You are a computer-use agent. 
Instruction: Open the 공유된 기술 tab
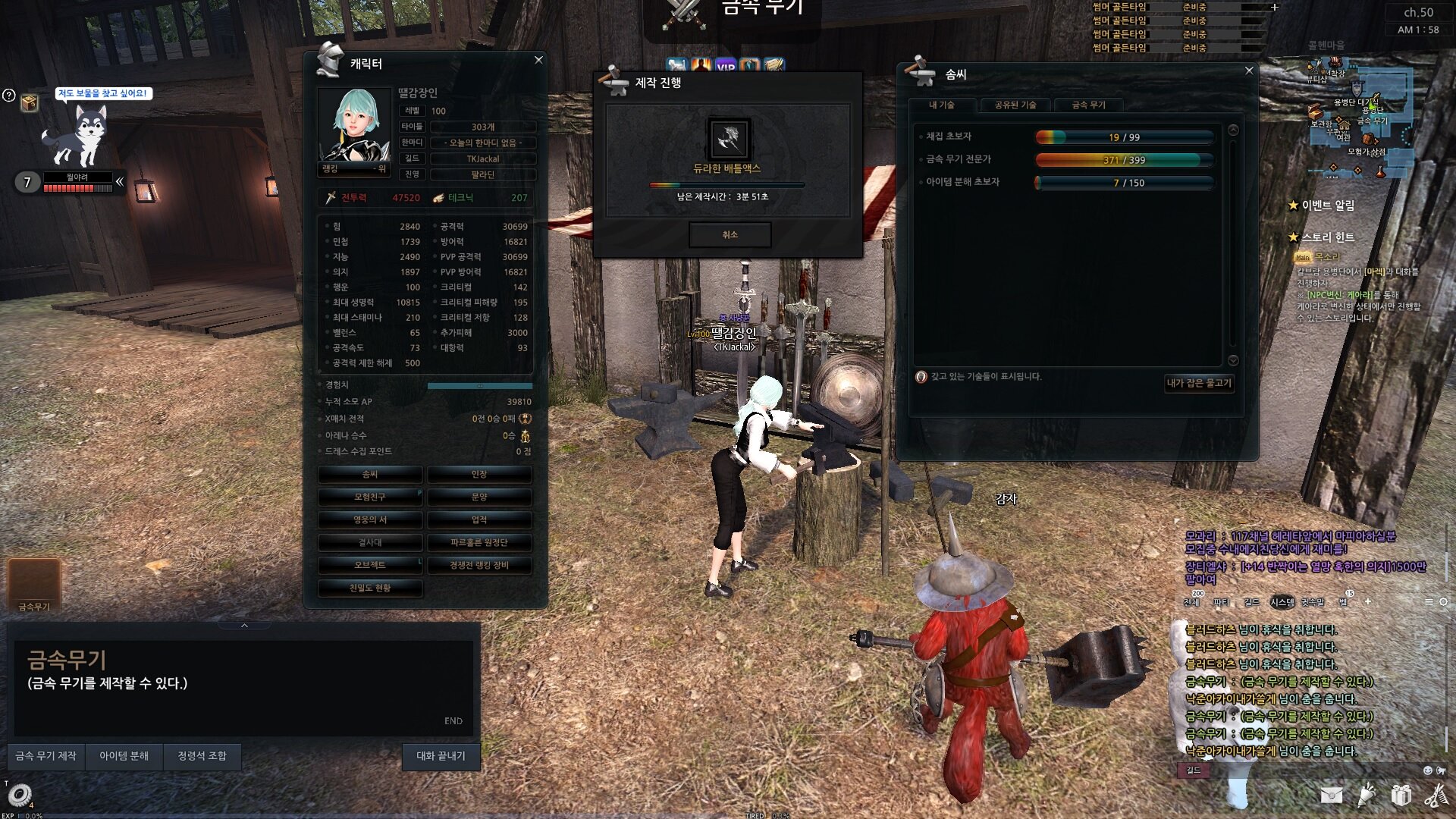1015,105
